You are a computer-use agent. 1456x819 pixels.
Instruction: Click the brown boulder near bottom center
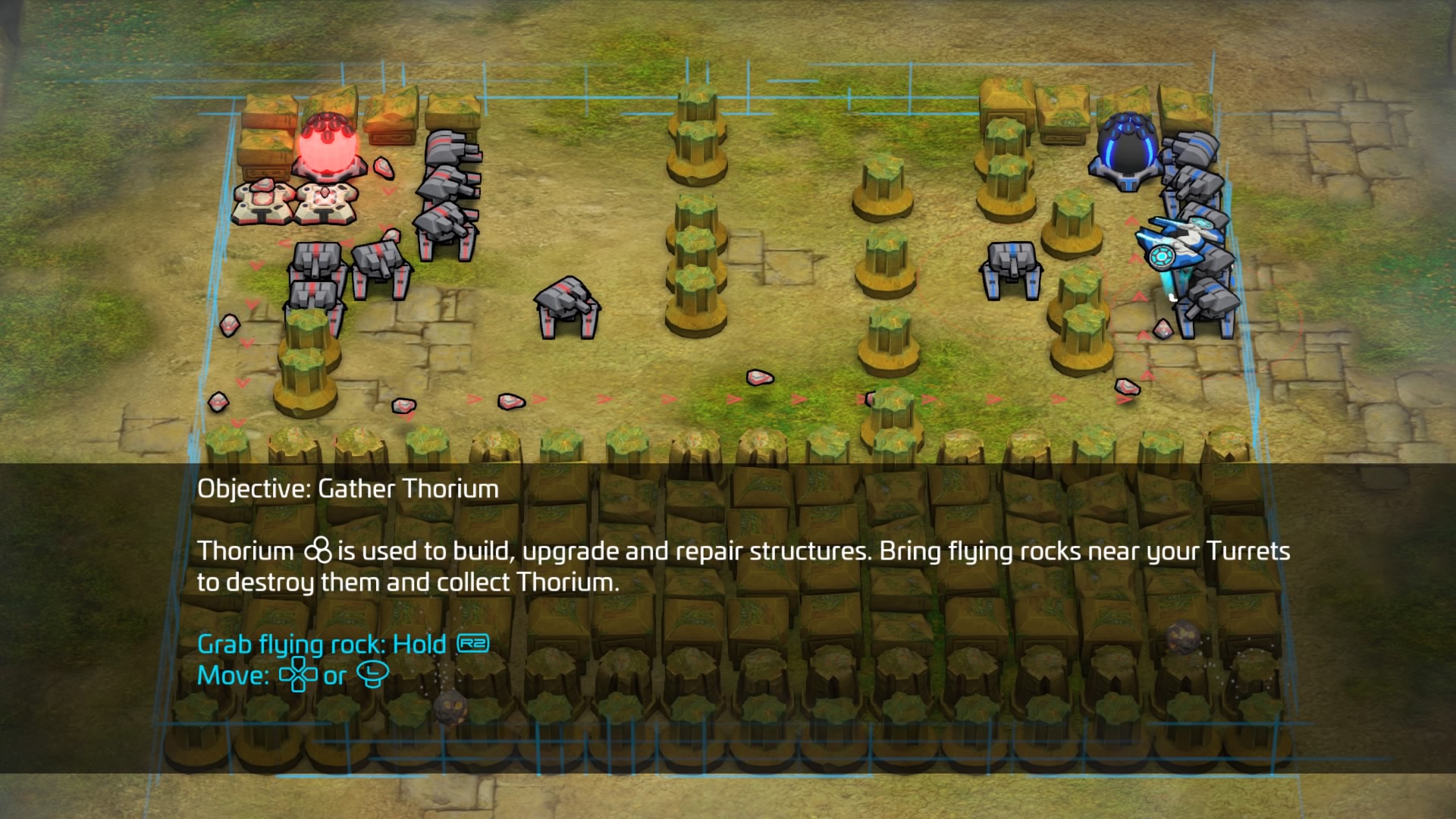(x=449, y=704)
